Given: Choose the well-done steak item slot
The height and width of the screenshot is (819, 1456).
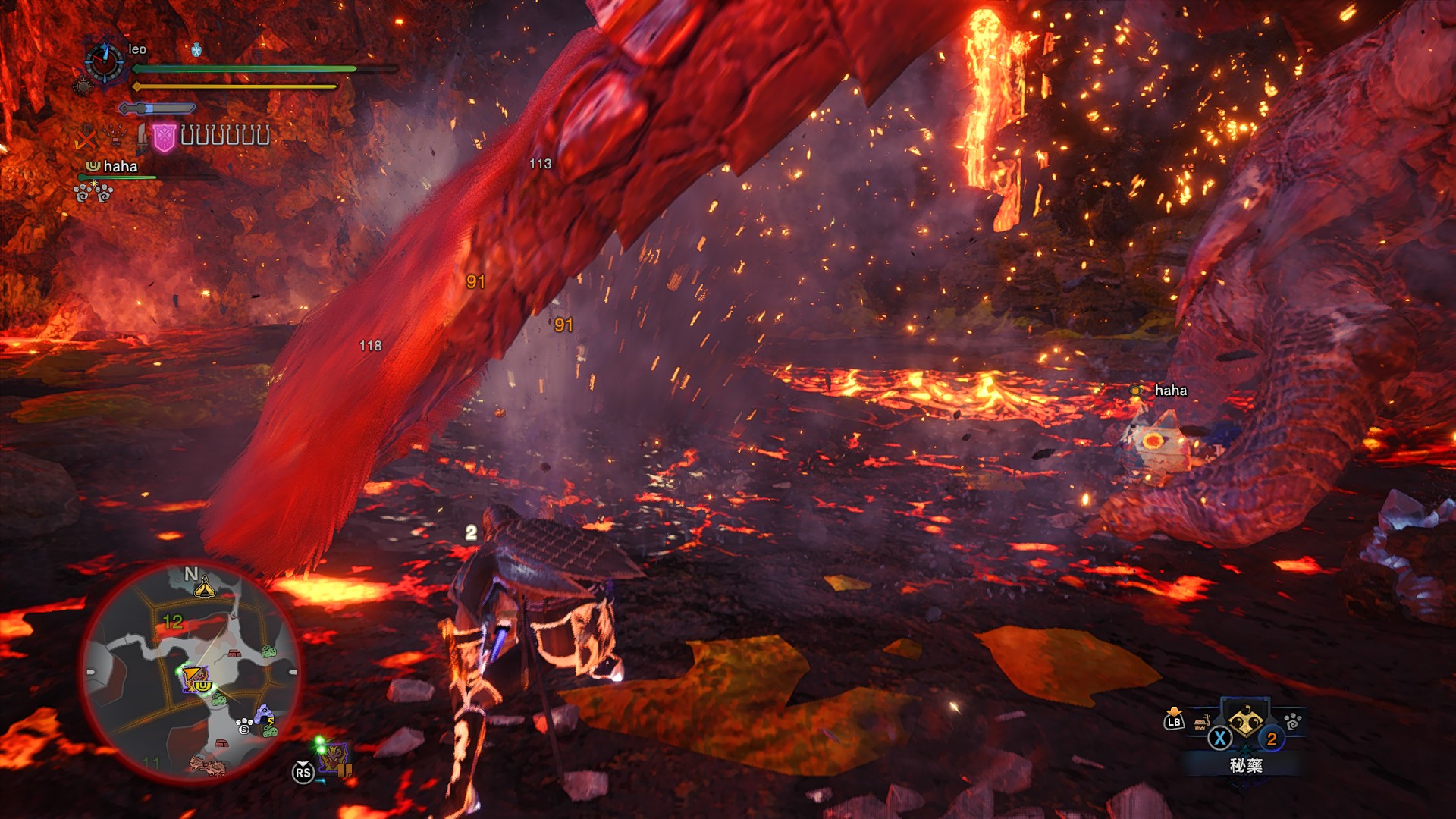Looking at the screenshot, I should (1201, 723).
